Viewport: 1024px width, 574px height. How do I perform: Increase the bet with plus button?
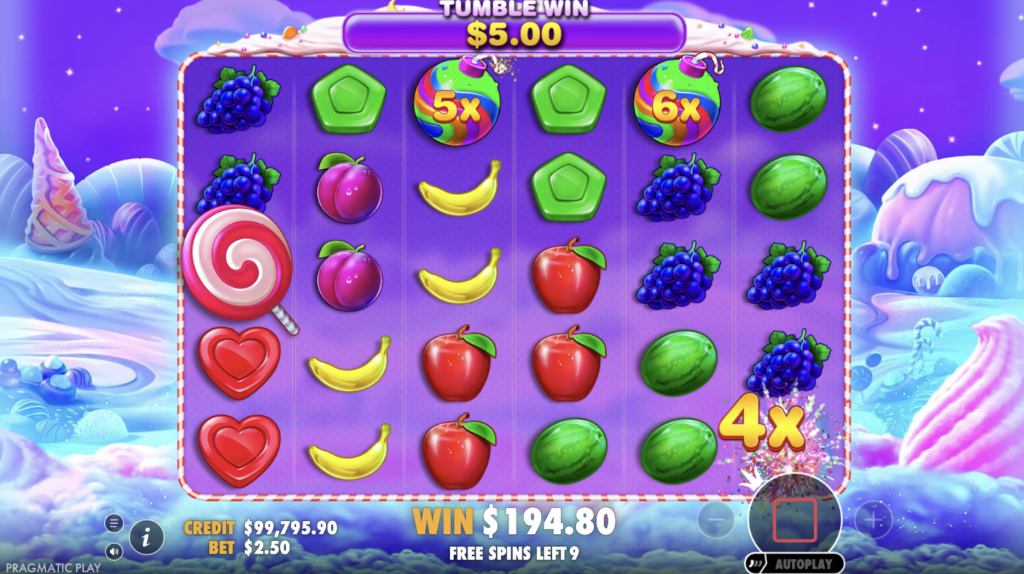874,520
